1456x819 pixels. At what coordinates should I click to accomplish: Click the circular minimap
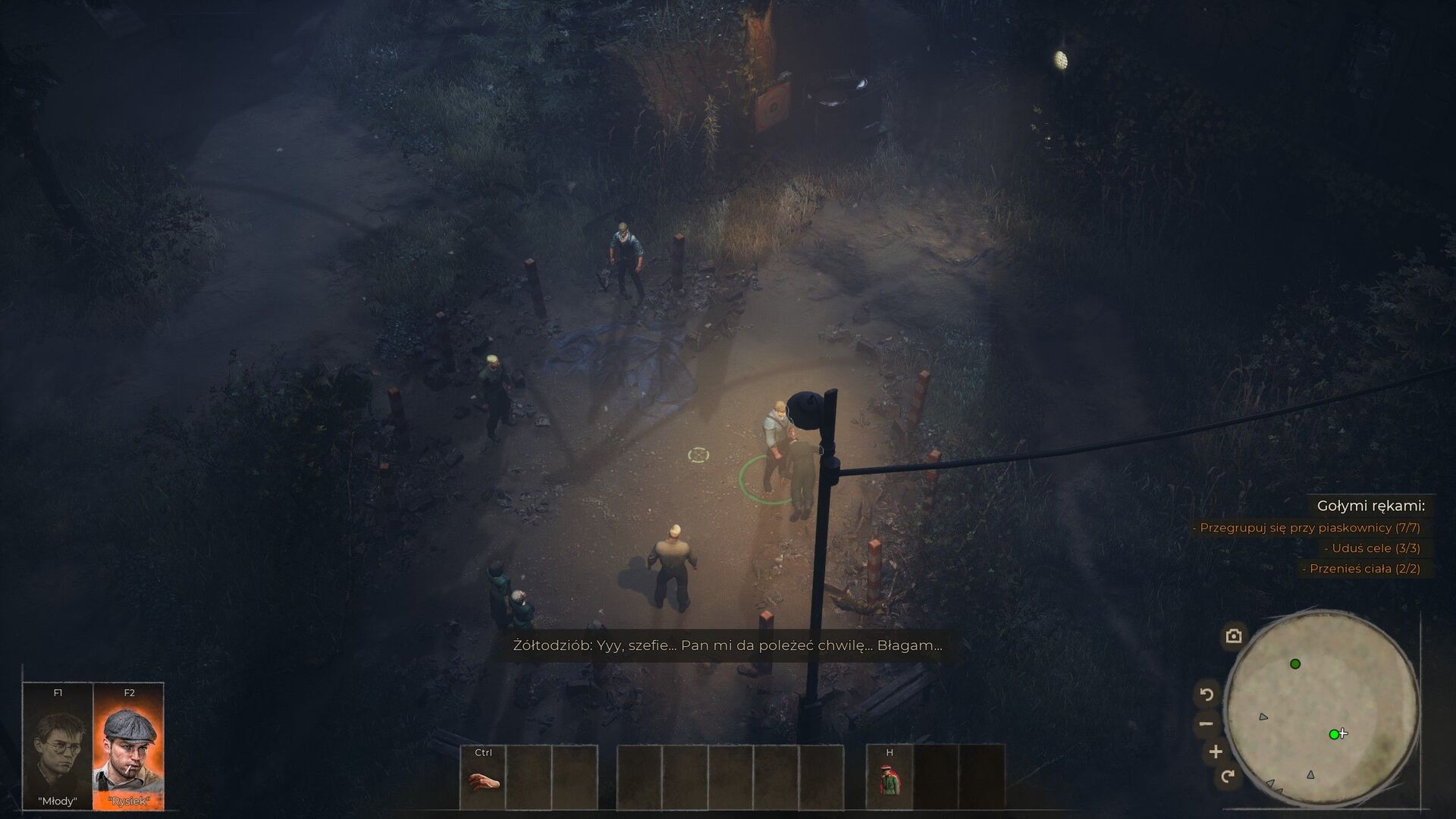click(x=1322, y=711)
